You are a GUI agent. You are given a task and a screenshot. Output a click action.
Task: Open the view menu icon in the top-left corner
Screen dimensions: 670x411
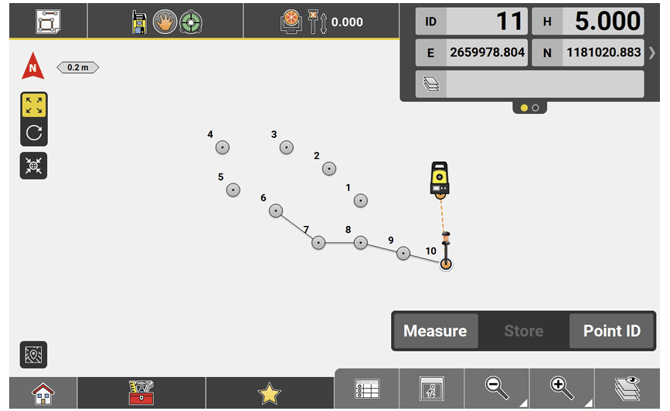click(44, 20)
